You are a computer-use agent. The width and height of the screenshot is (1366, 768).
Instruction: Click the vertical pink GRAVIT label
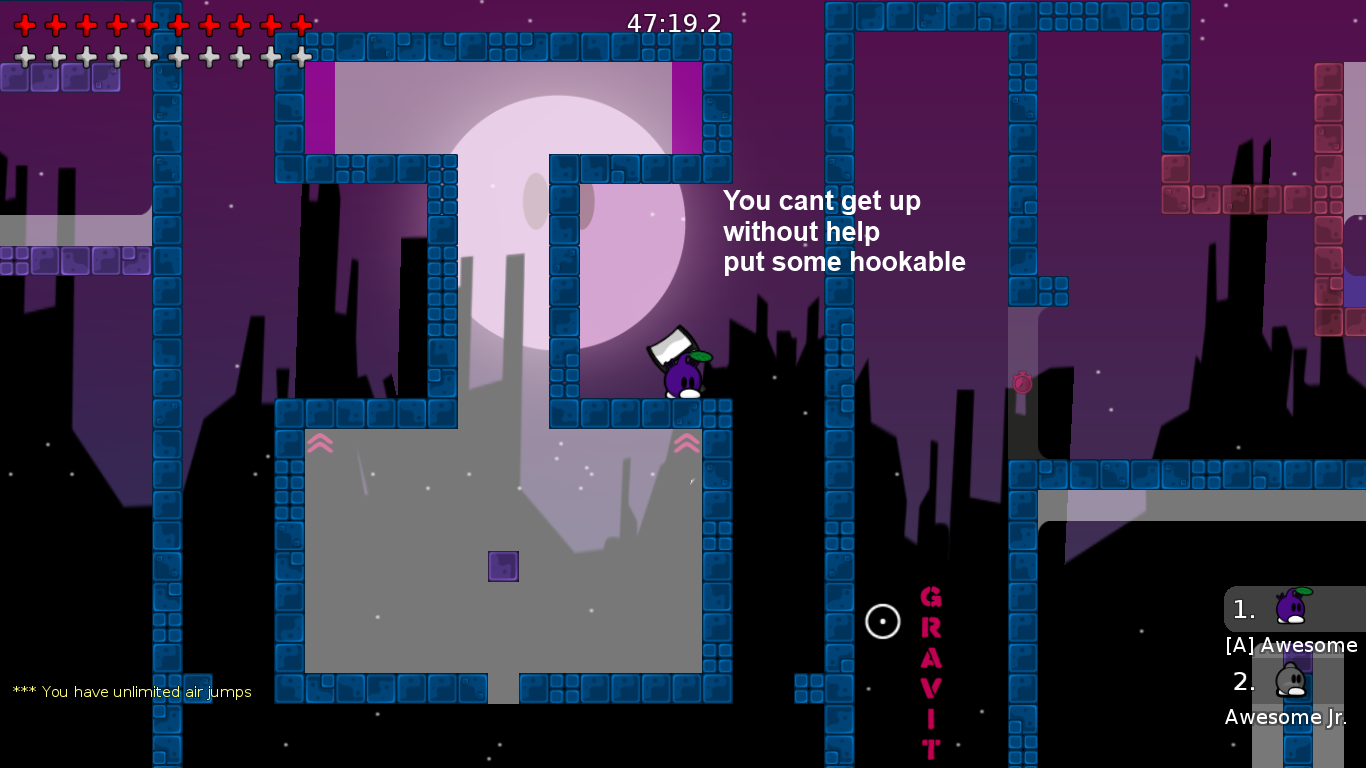pyautogui.click(x=929, y=670)
